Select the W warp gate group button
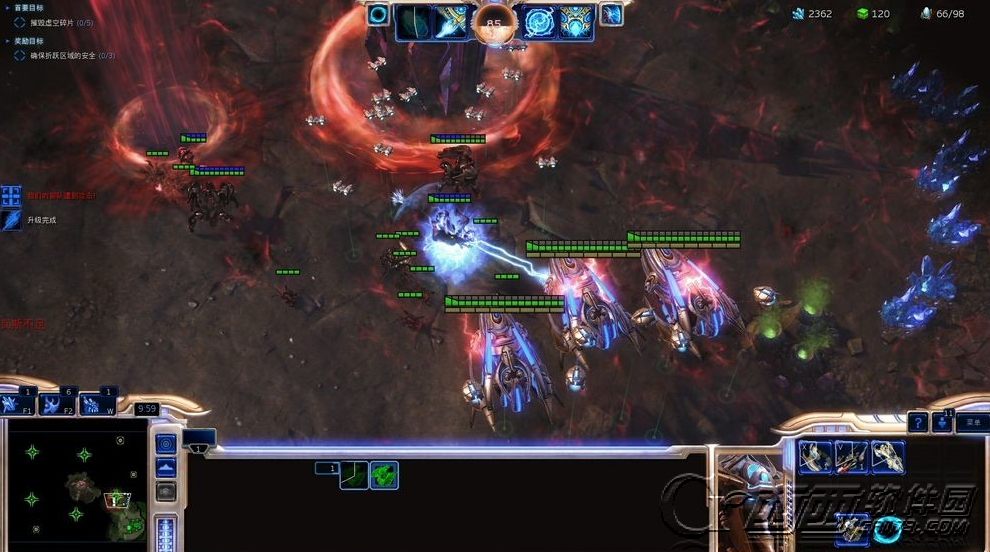This screenshot has width=990, height=552. [x=98, y=405]
